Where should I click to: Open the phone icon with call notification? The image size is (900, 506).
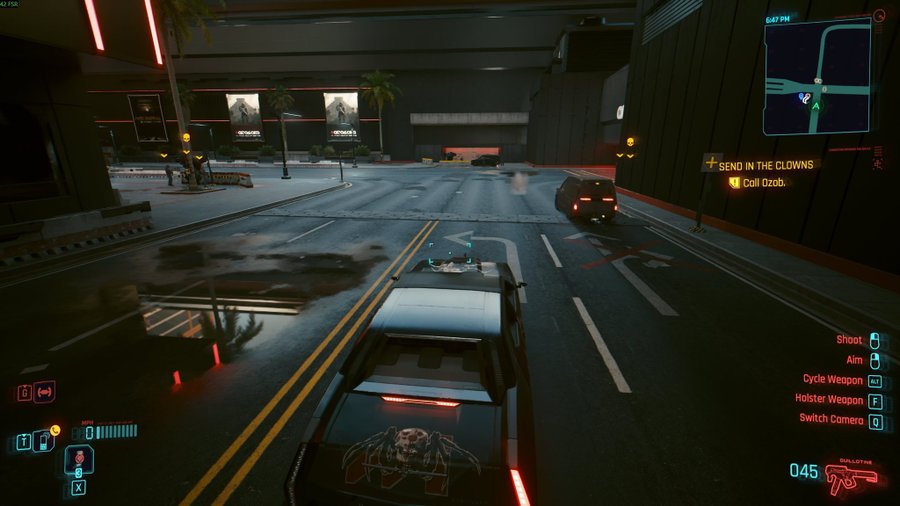pos(43,439)
